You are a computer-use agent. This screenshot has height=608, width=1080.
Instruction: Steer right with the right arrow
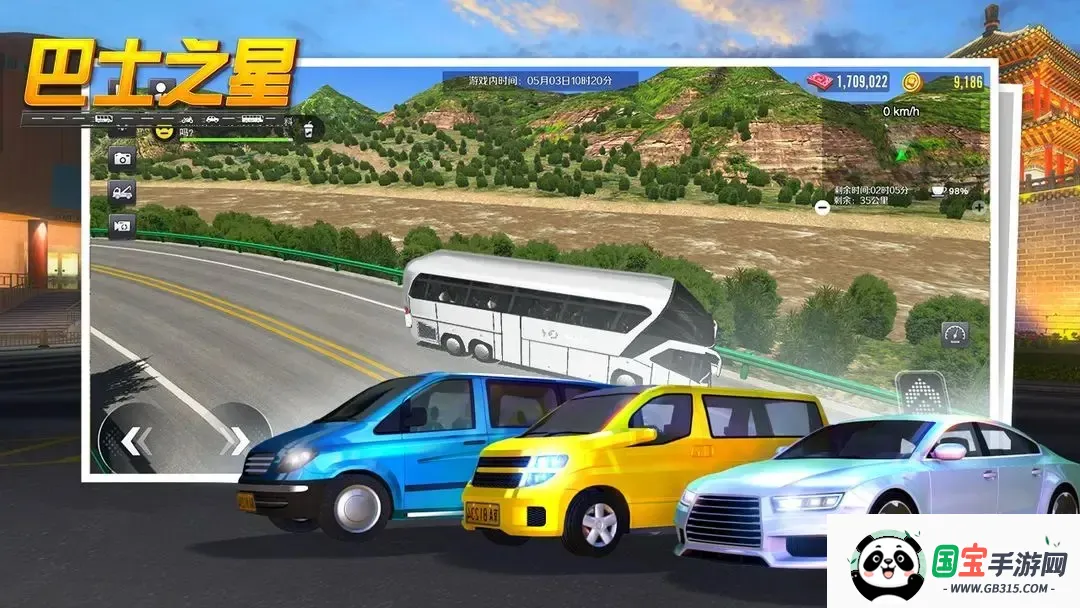pyautogui.click(x=236, y=440)
